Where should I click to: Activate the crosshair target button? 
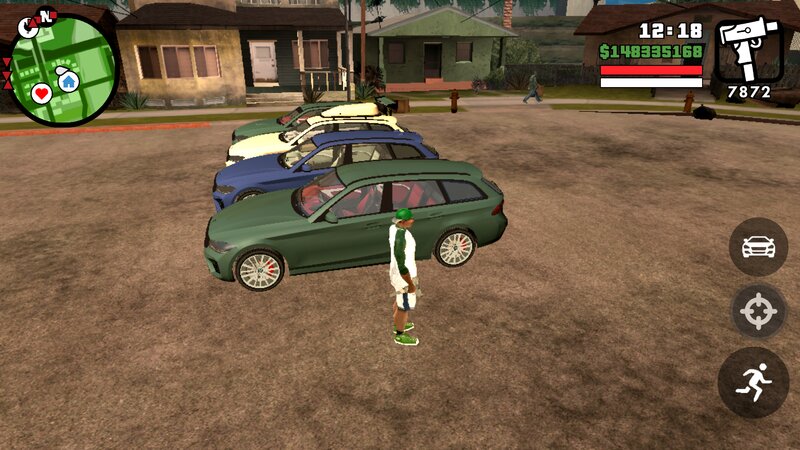[x=758, y=313]
